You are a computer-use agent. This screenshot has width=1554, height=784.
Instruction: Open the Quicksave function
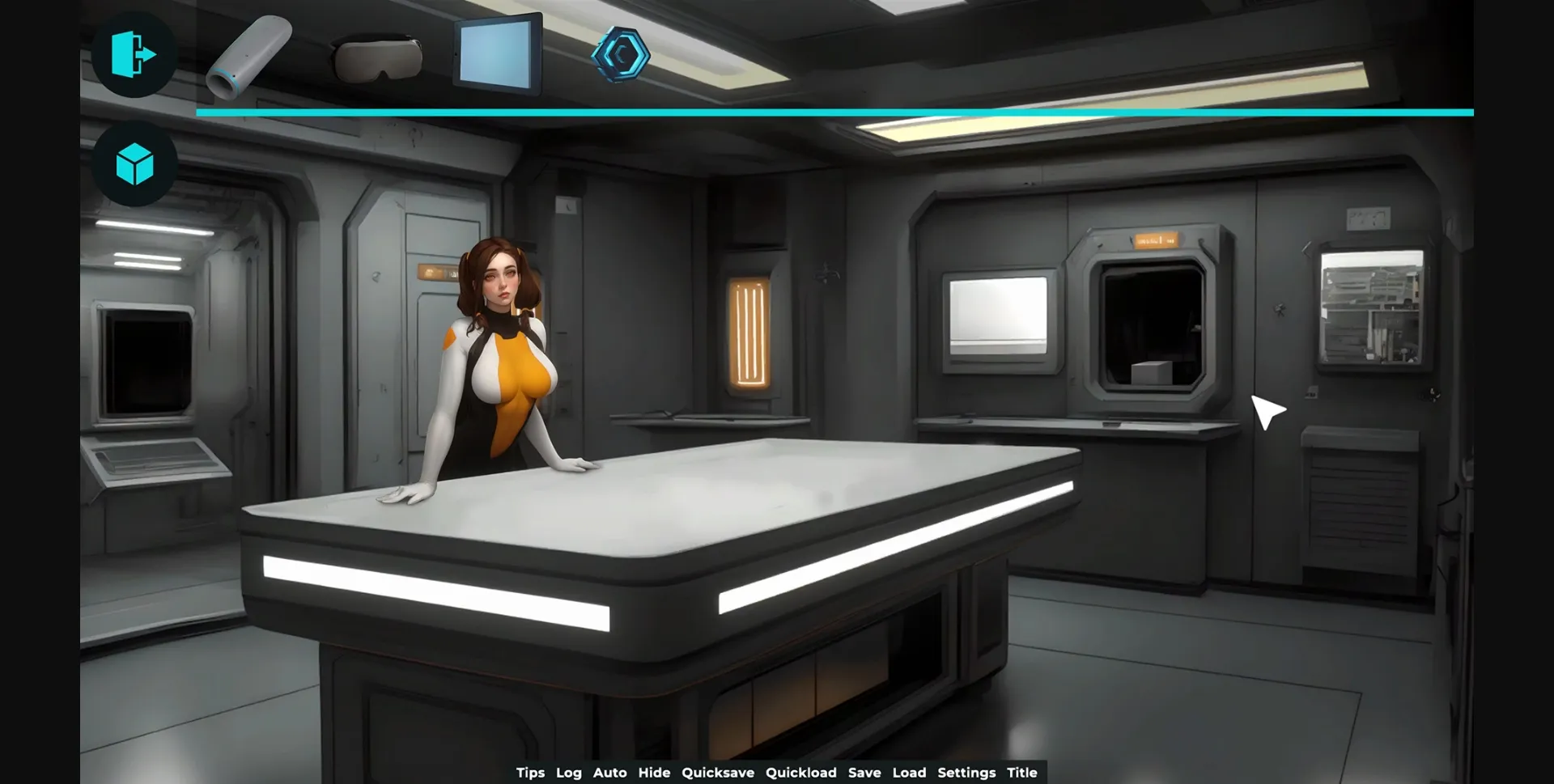pyautogui.click(x=719, y=773)
